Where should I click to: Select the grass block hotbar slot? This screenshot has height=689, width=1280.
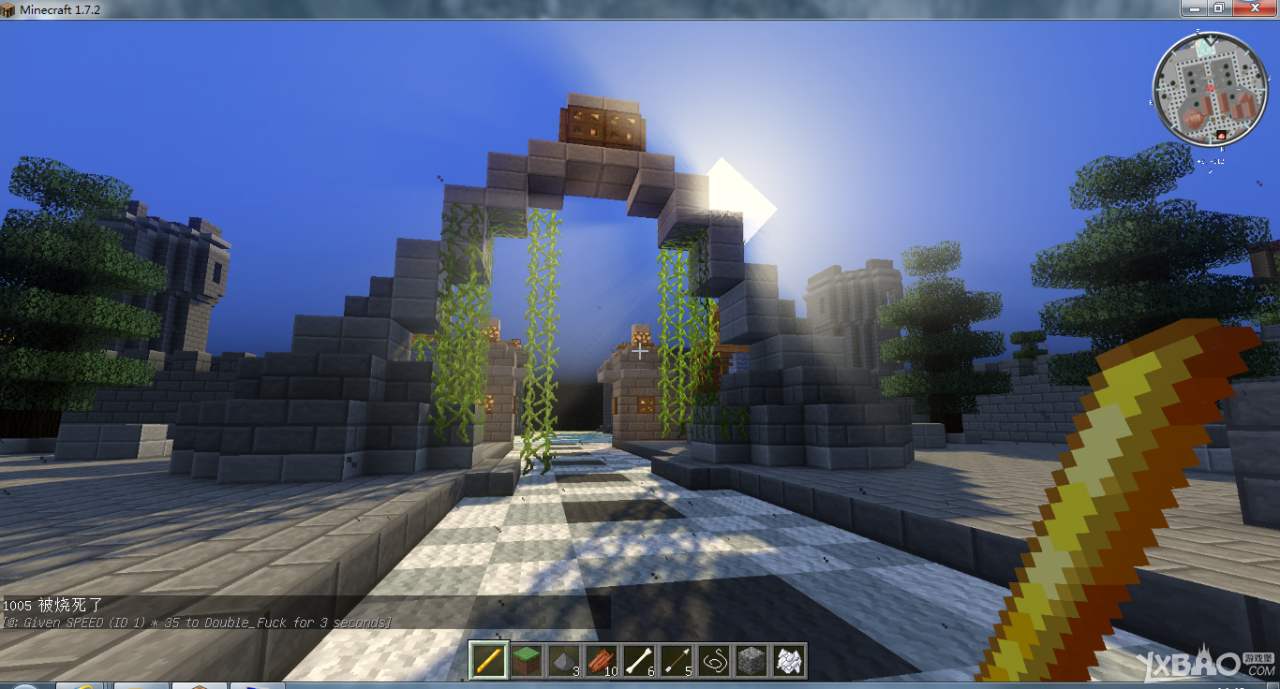(x=527, y=660)
